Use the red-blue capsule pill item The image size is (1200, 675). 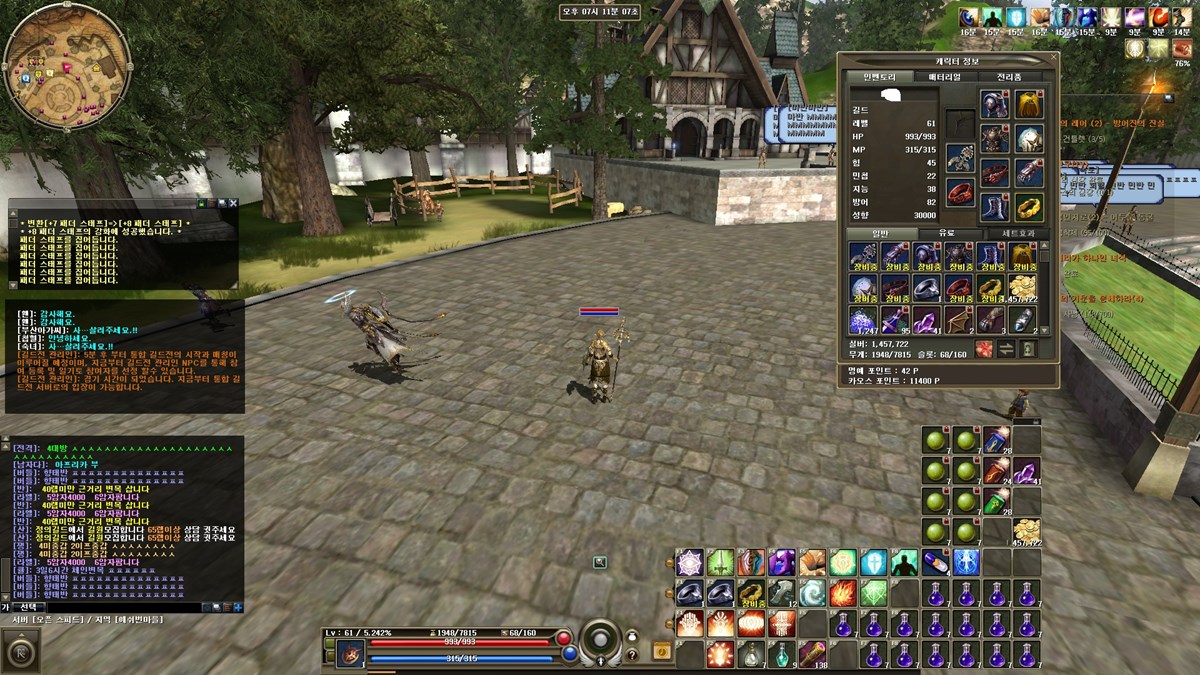[935, 563]
